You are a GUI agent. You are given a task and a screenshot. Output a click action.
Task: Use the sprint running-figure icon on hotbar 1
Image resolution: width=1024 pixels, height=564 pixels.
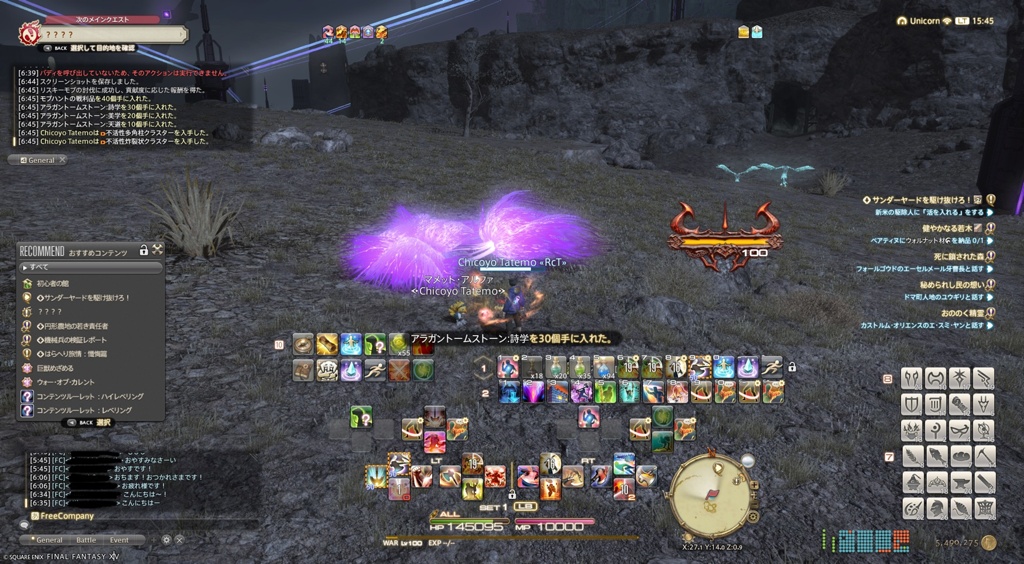[x=771, y=366]
